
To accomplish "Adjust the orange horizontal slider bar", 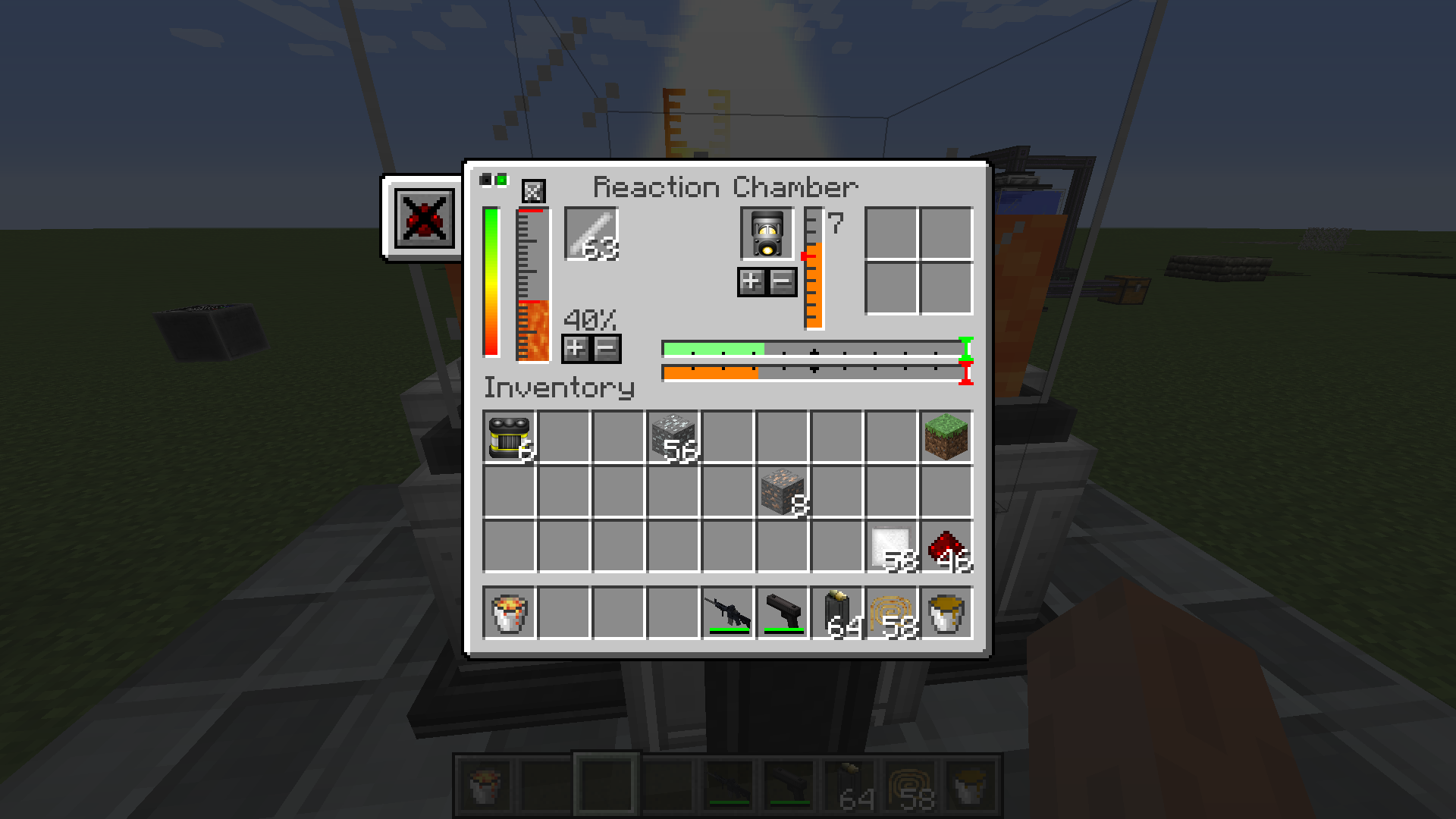I will click(813, 372).
